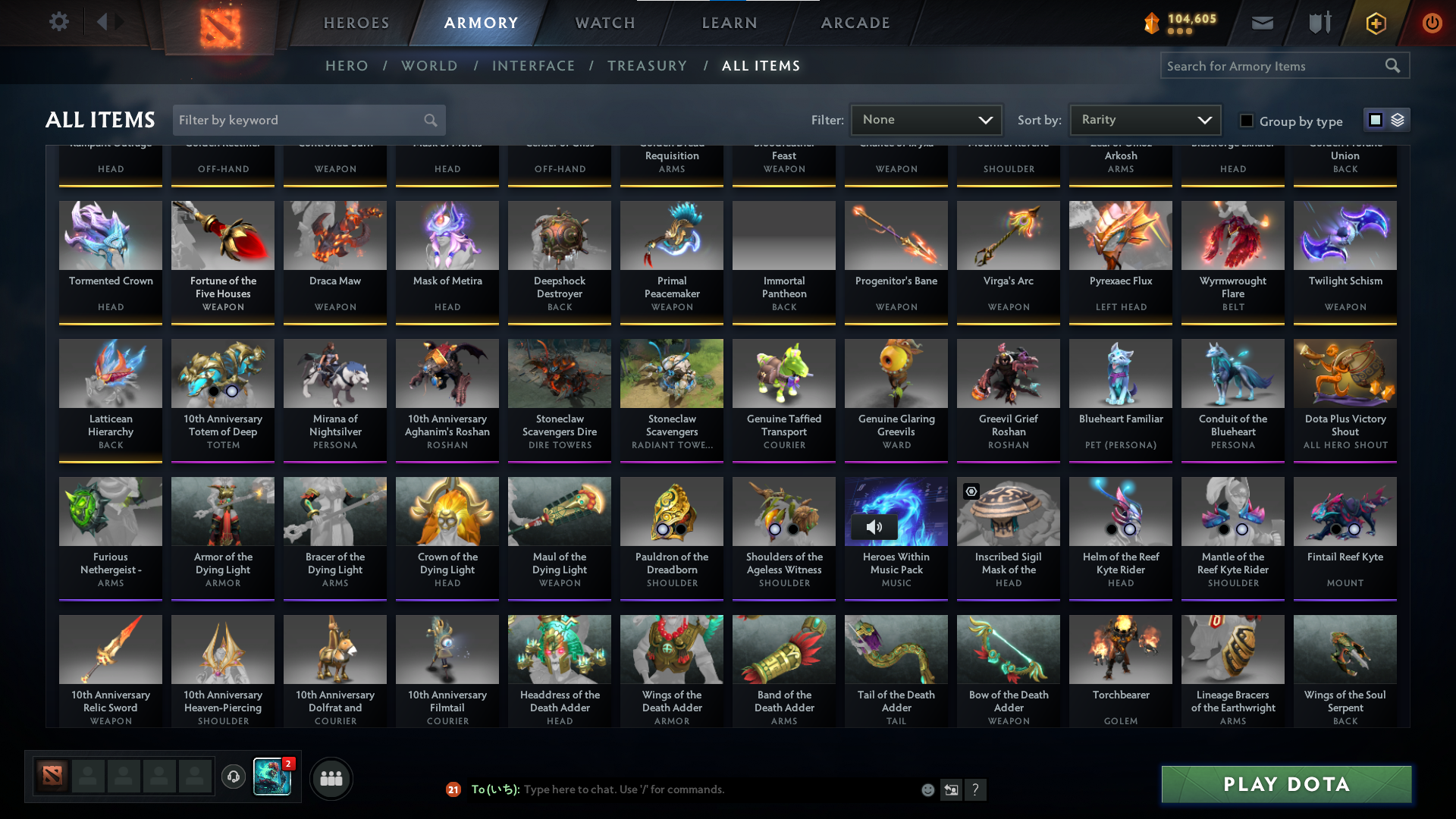
Task: Open the HERO armory category link
Action: pos(347,66)
